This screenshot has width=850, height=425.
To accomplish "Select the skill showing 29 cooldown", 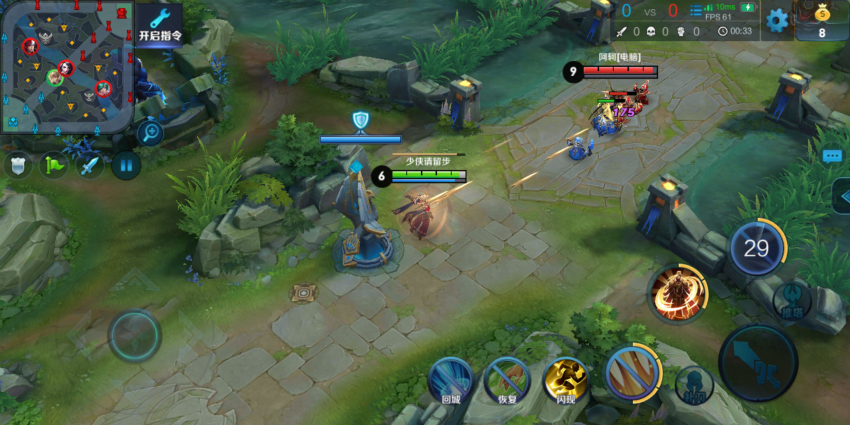I will (757, 248).
